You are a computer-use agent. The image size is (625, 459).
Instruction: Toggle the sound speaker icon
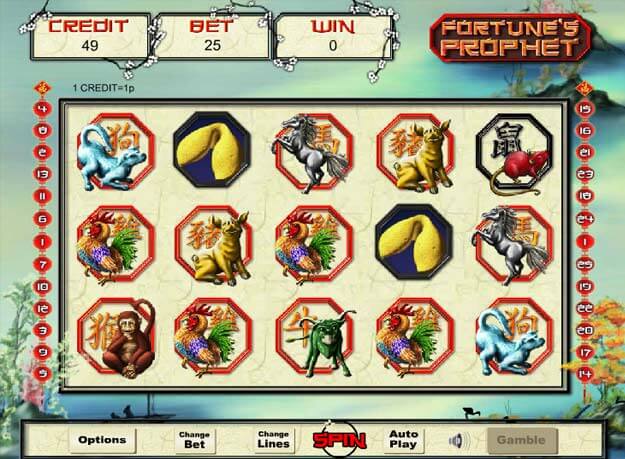pos(459,439)
